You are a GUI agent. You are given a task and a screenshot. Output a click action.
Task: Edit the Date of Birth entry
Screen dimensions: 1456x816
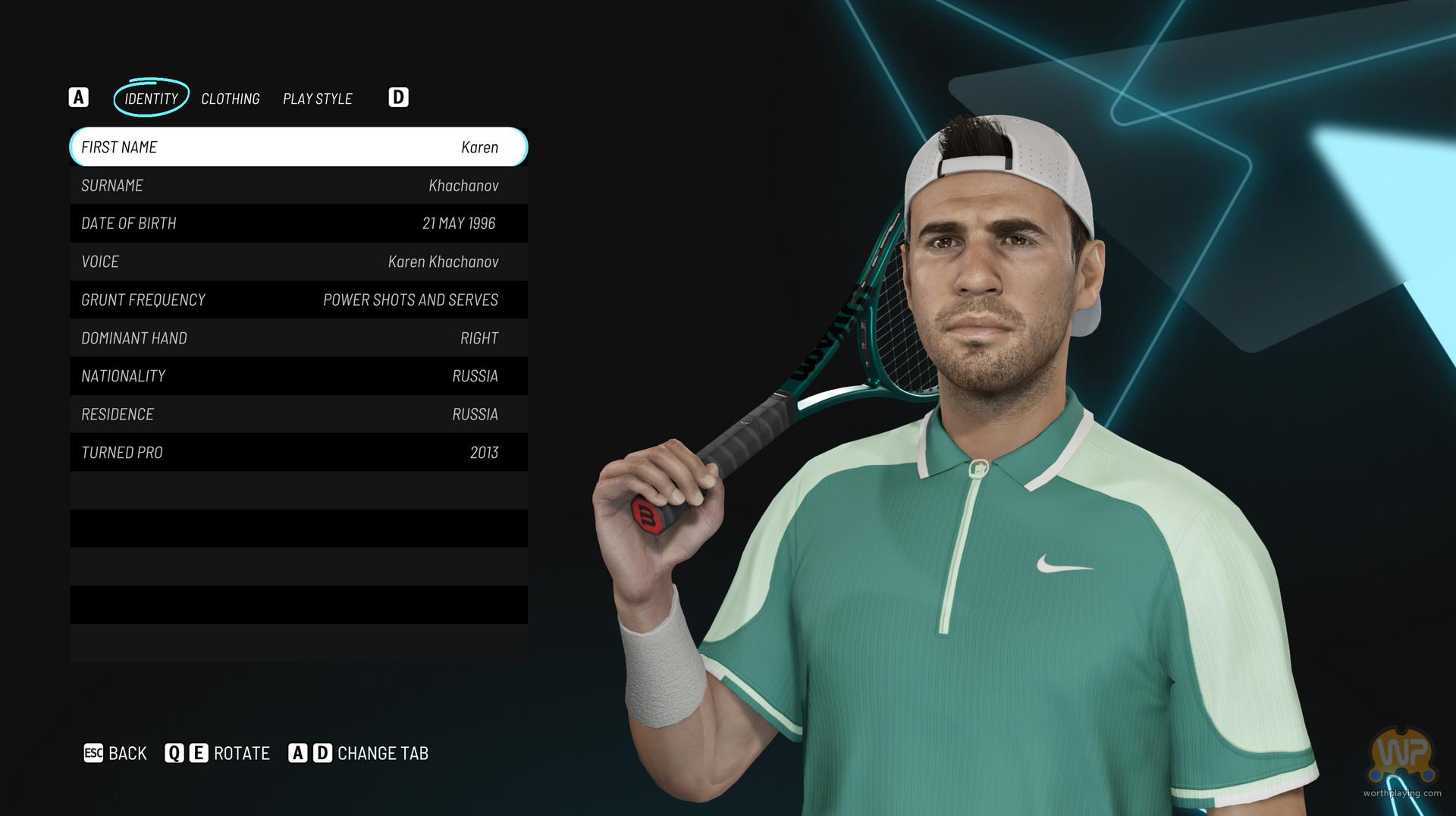point(299,224)
